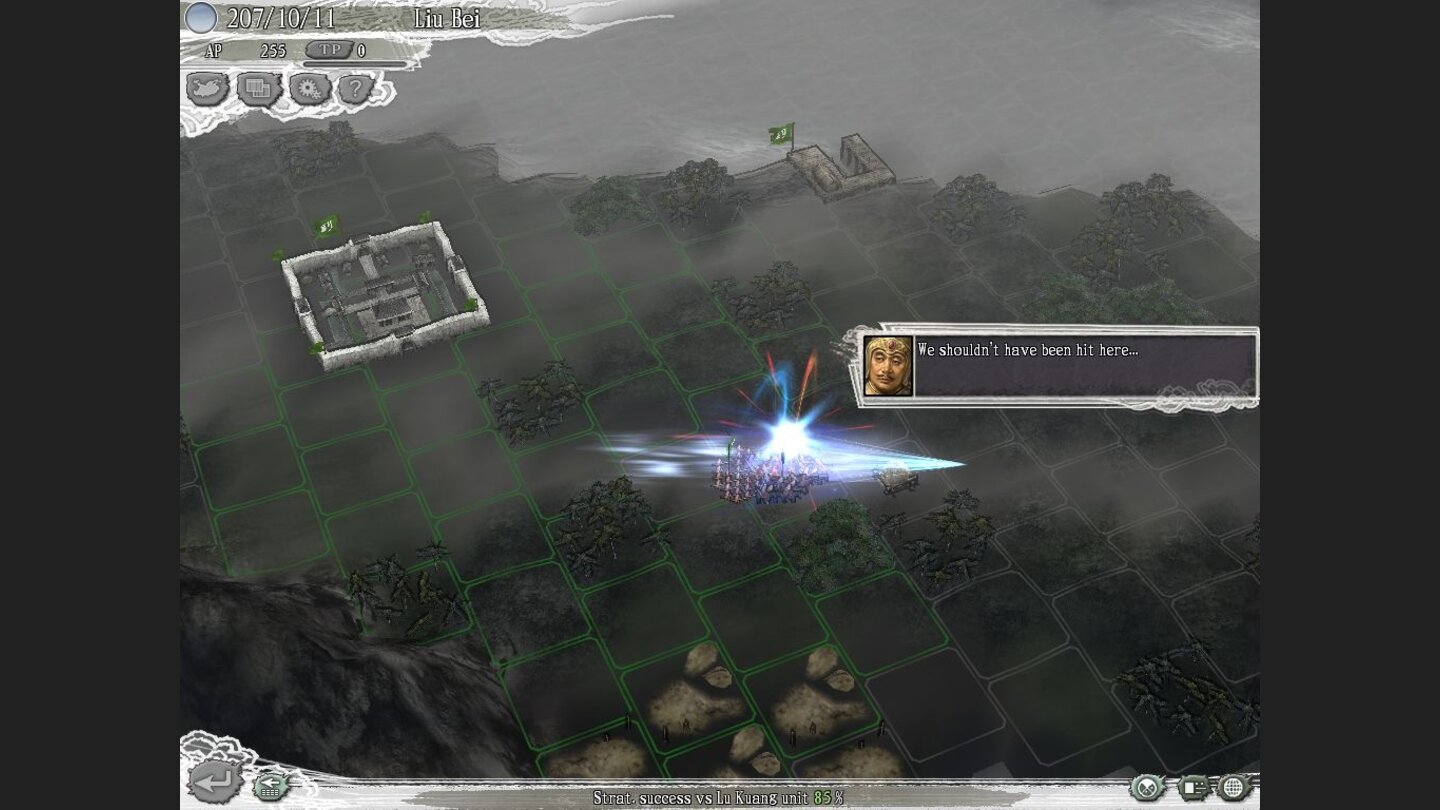Image resolution: width=1440 pixels, height=810 pixels.
Task: Open the city buildings panel icon
Action: pos(258,87)
